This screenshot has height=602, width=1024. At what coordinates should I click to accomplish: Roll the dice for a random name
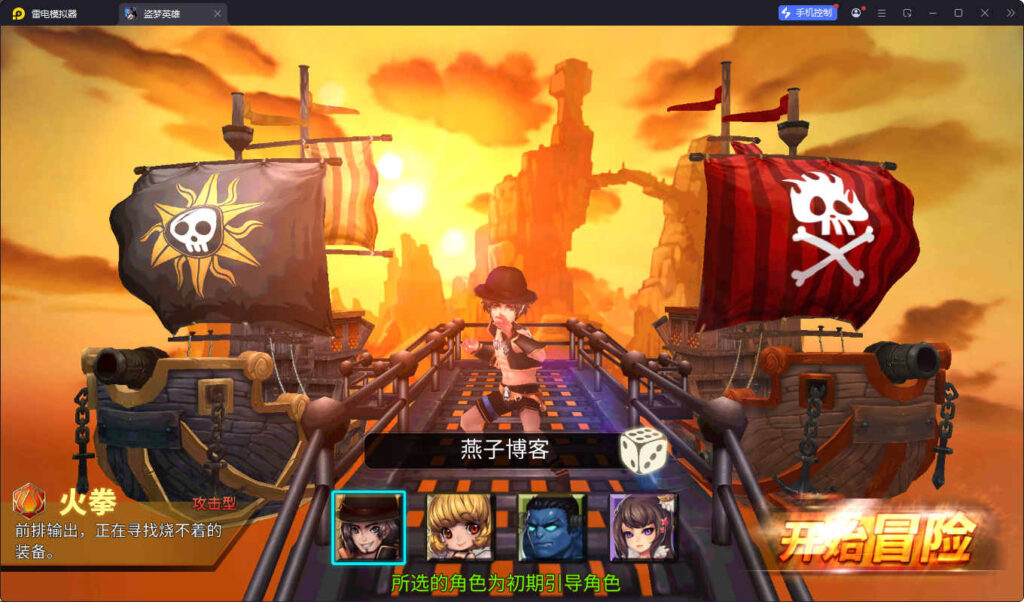643,450
